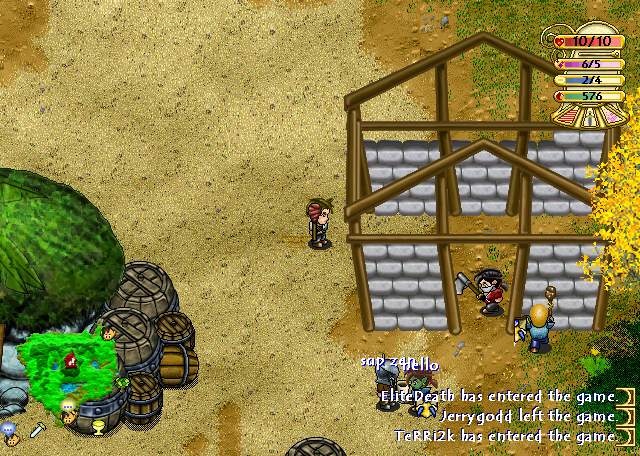This screenshot has height=456, width=640.
Task: Click the TeRRi2k entered-the-game message
Action: pos(505,436)
